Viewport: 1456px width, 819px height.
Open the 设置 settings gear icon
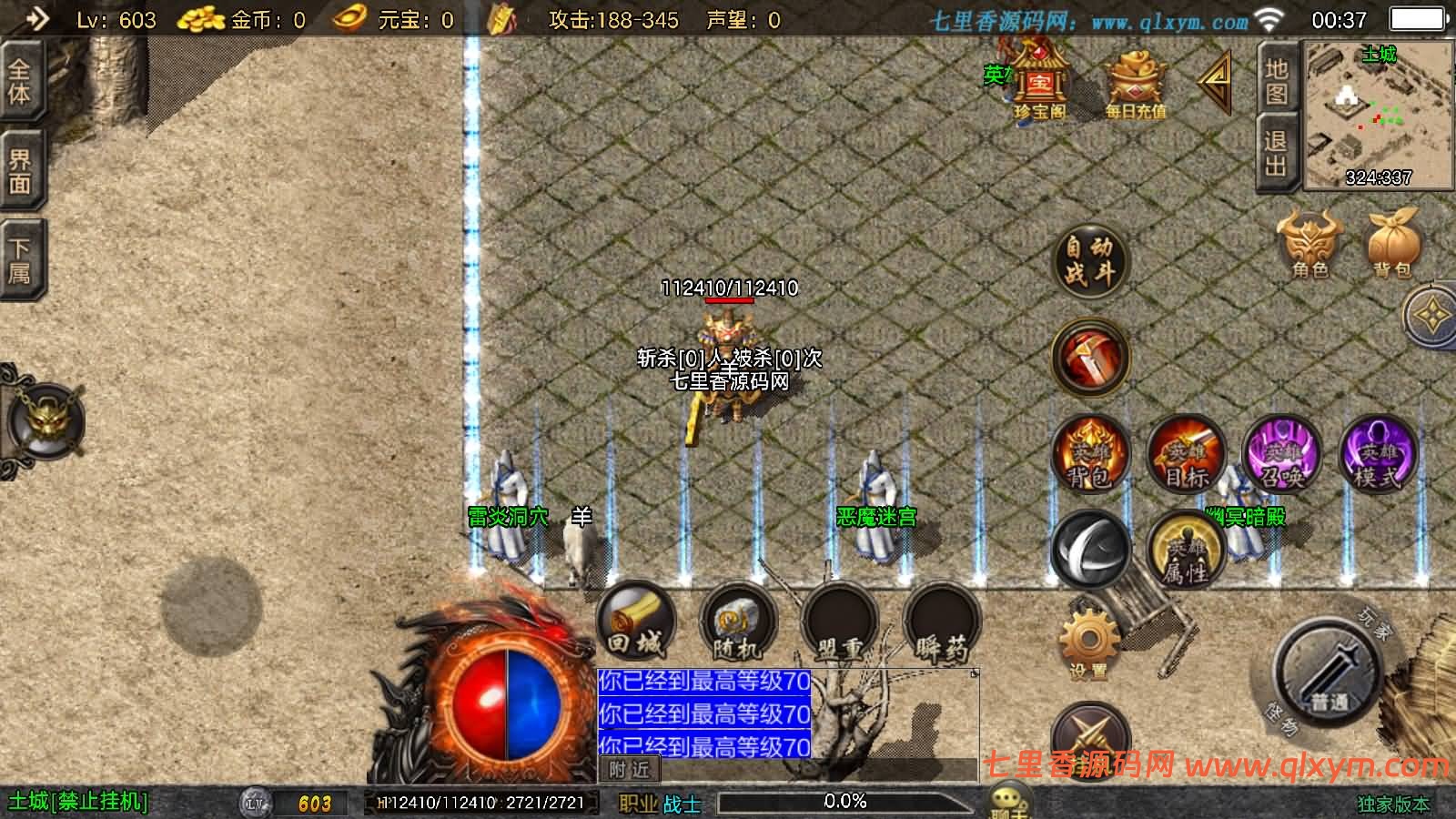[x=1090, y=637]
